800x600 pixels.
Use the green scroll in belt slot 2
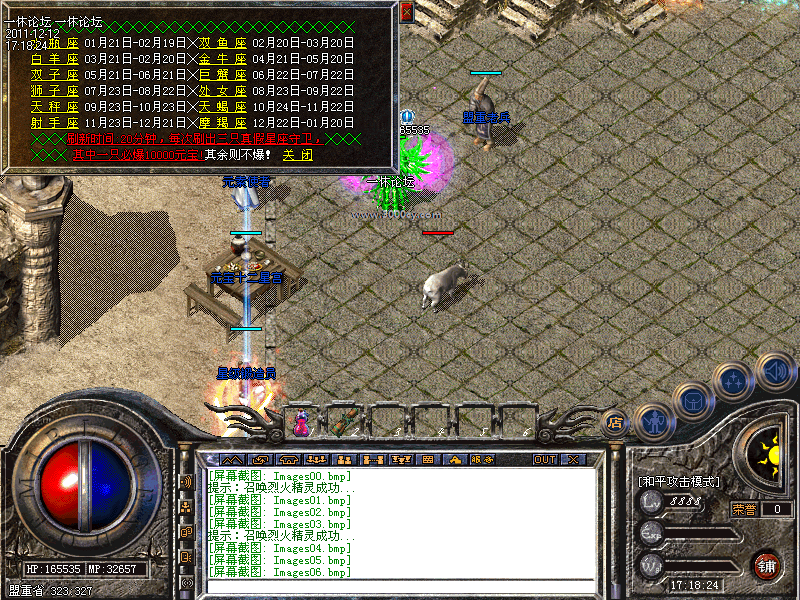point(346,423)
